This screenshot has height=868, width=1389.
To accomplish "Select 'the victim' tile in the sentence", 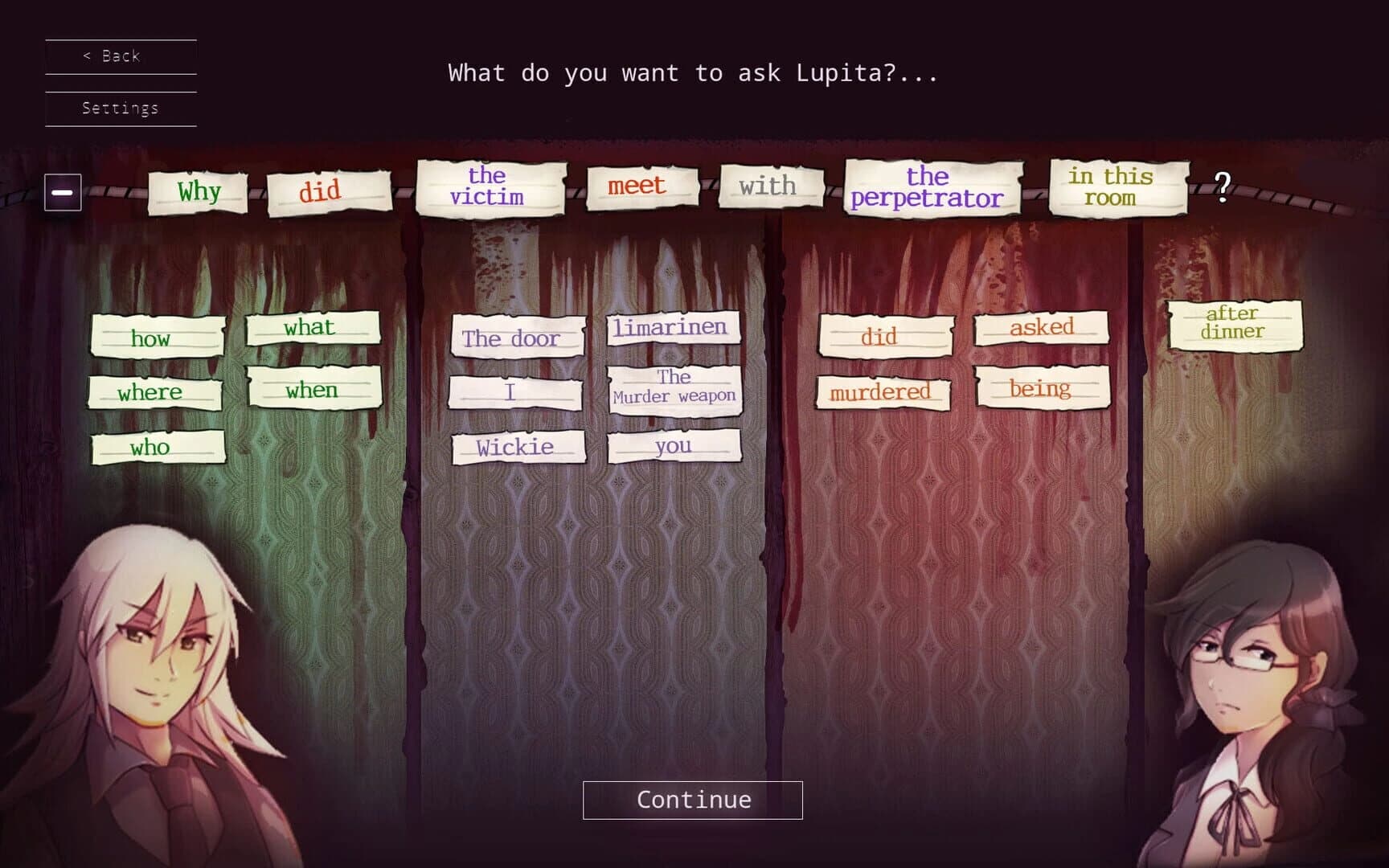I will (490, 186).
